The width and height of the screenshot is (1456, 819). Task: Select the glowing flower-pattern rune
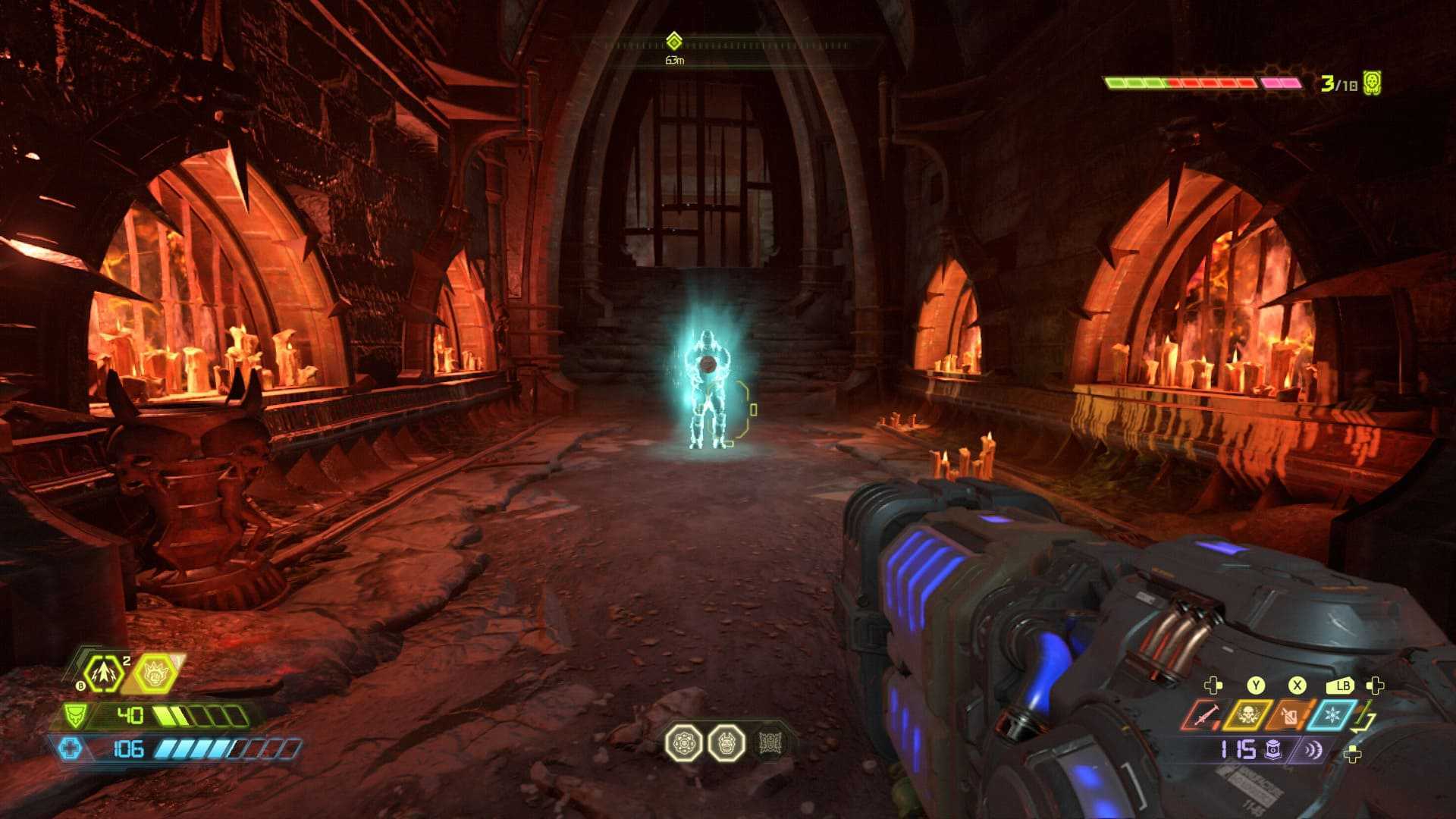[x=683, y=743]
